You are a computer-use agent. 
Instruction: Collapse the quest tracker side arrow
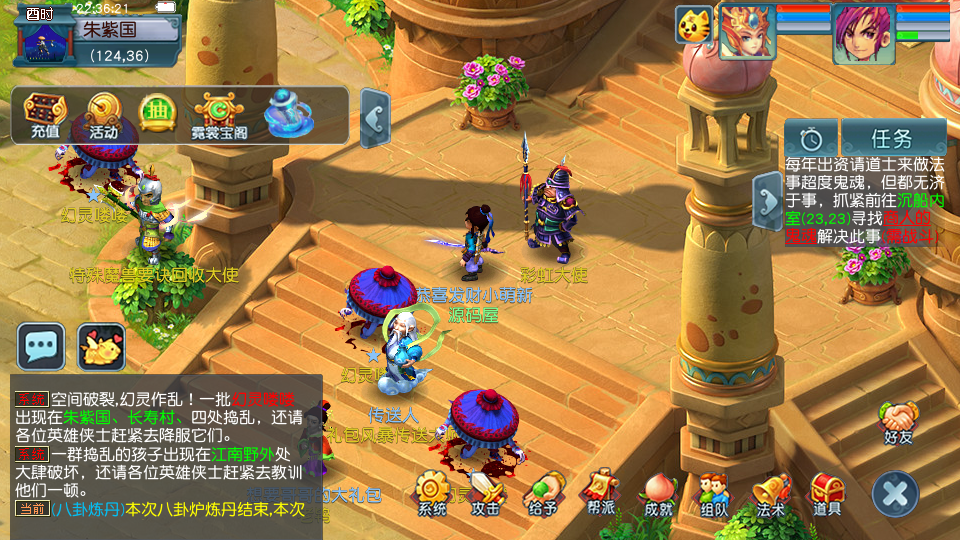coord(767,201)
